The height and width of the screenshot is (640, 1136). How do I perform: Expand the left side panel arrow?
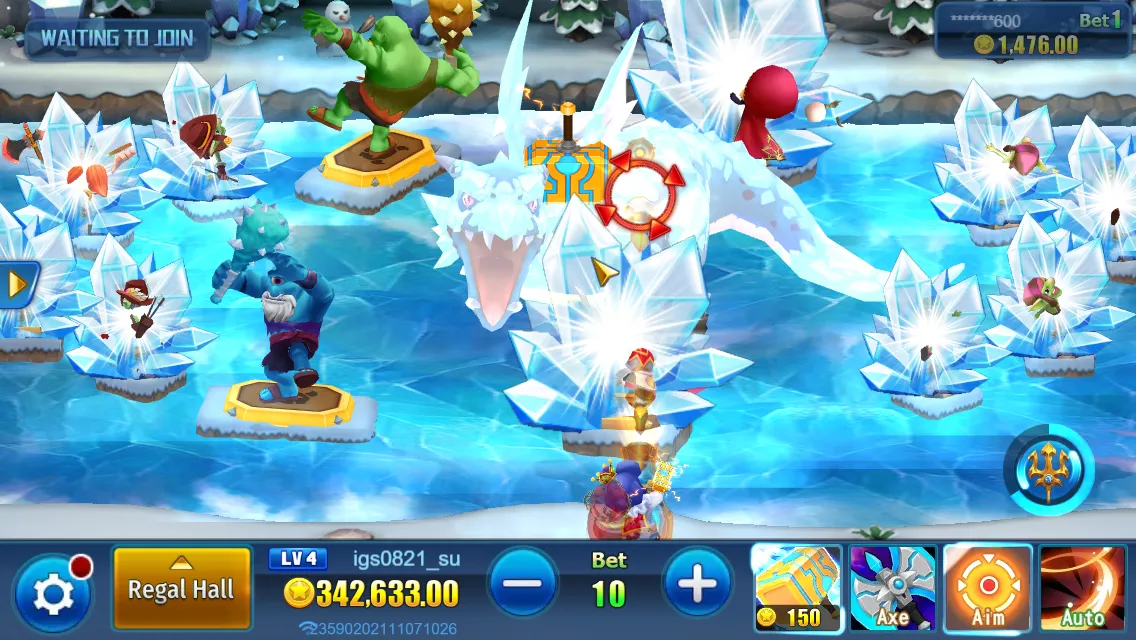click(17, 285)
